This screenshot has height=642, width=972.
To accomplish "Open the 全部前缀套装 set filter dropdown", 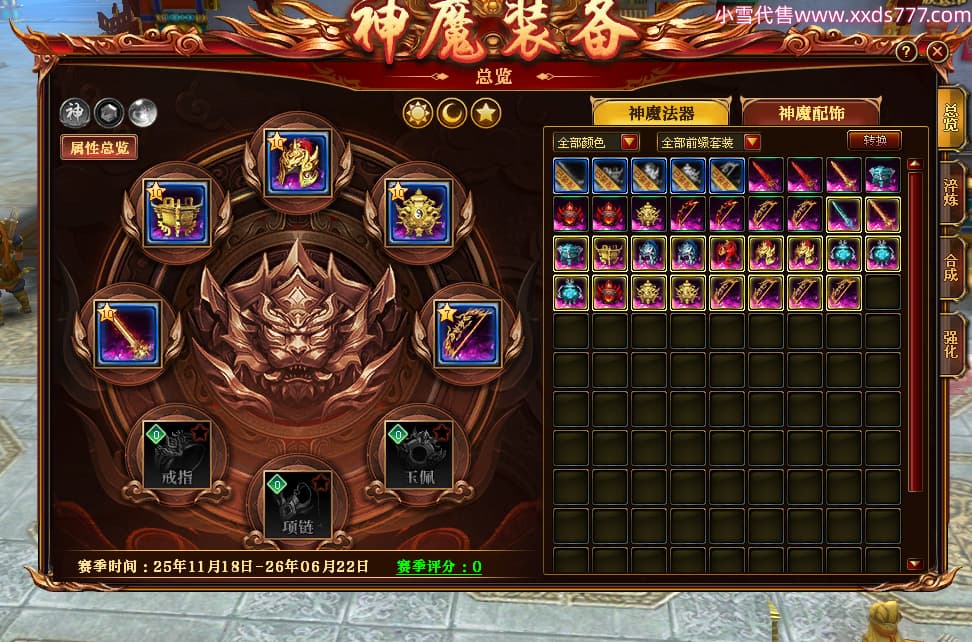I will (709, 142).
